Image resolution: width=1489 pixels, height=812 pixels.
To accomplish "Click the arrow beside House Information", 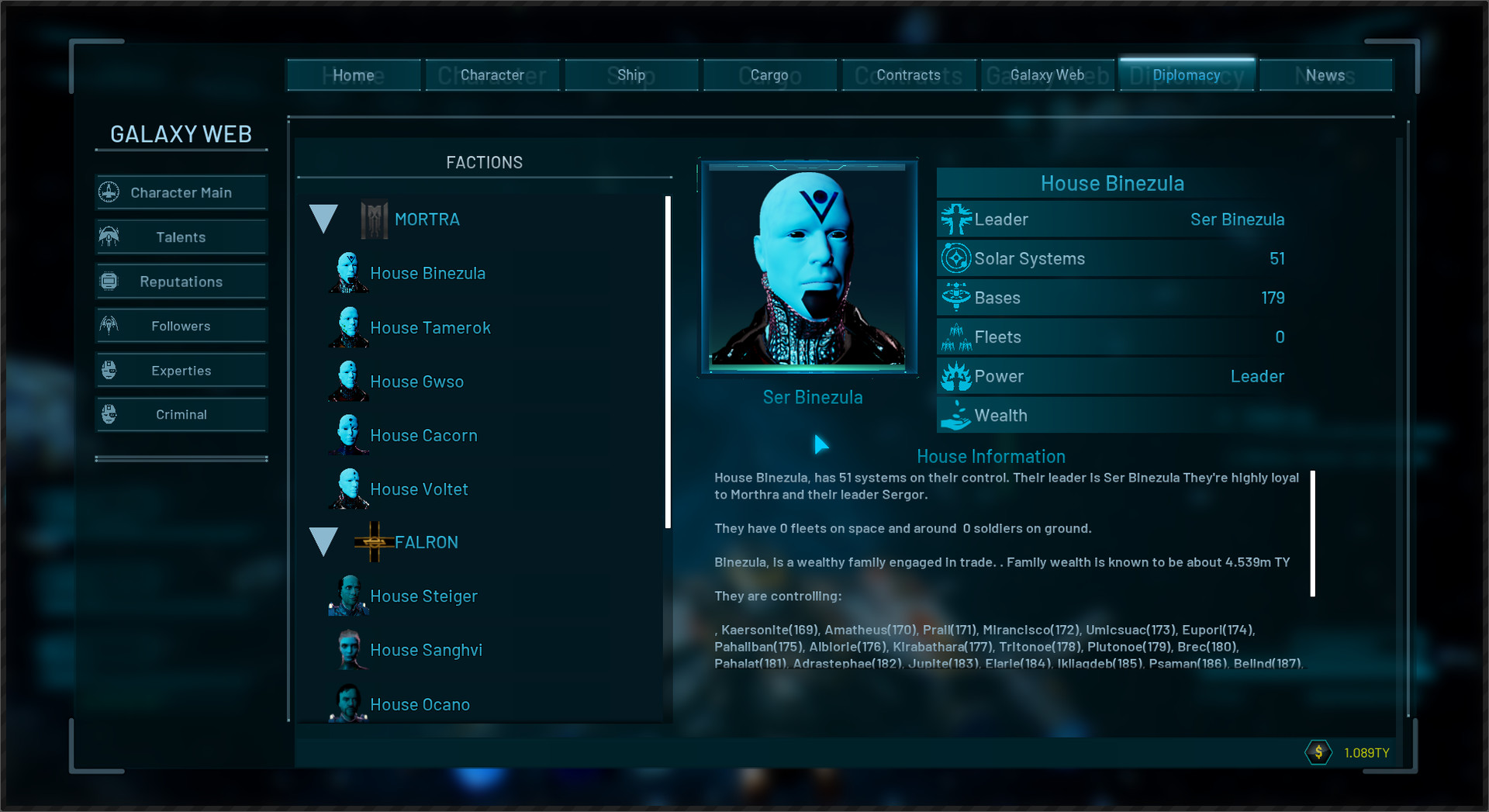I will coord(821,445).
